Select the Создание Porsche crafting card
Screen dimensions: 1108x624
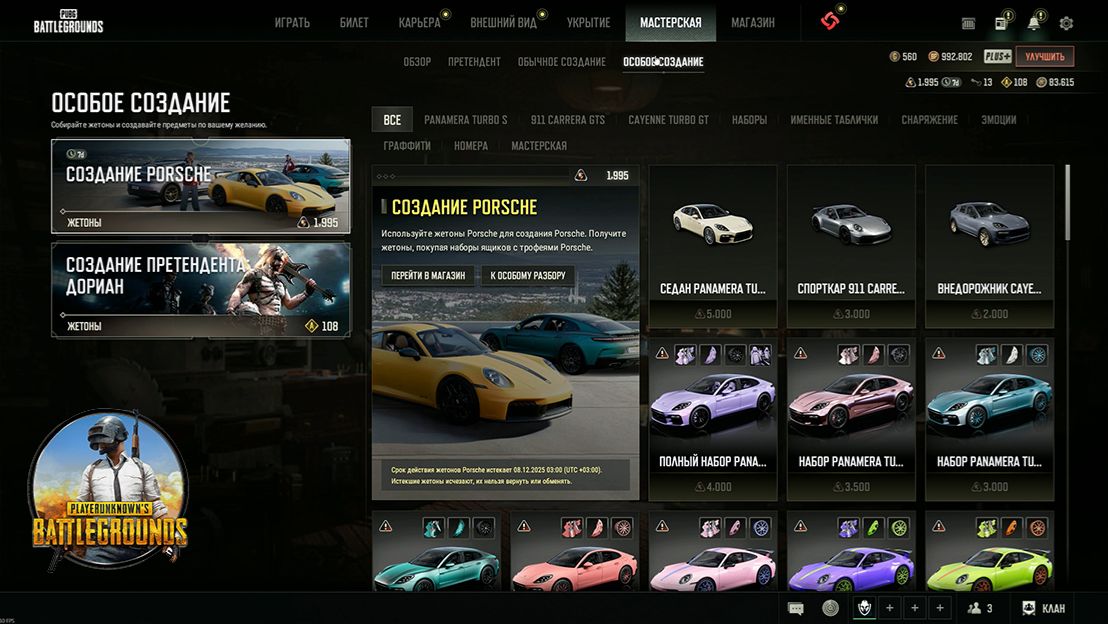click(201, 186)
